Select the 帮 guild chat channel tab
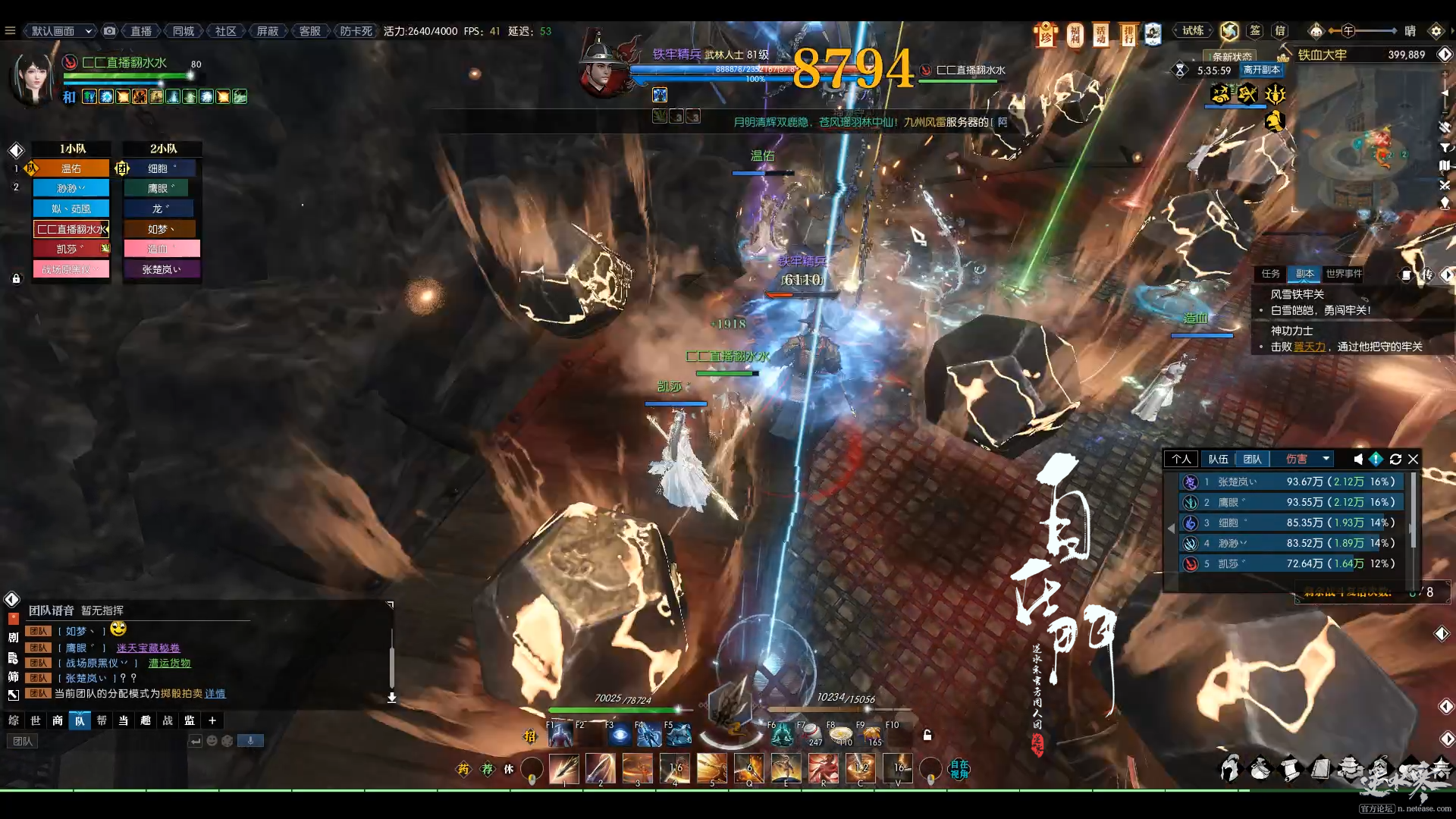Screen dimensions: 1456x819 pyautogui.click(x=102, y=720)
